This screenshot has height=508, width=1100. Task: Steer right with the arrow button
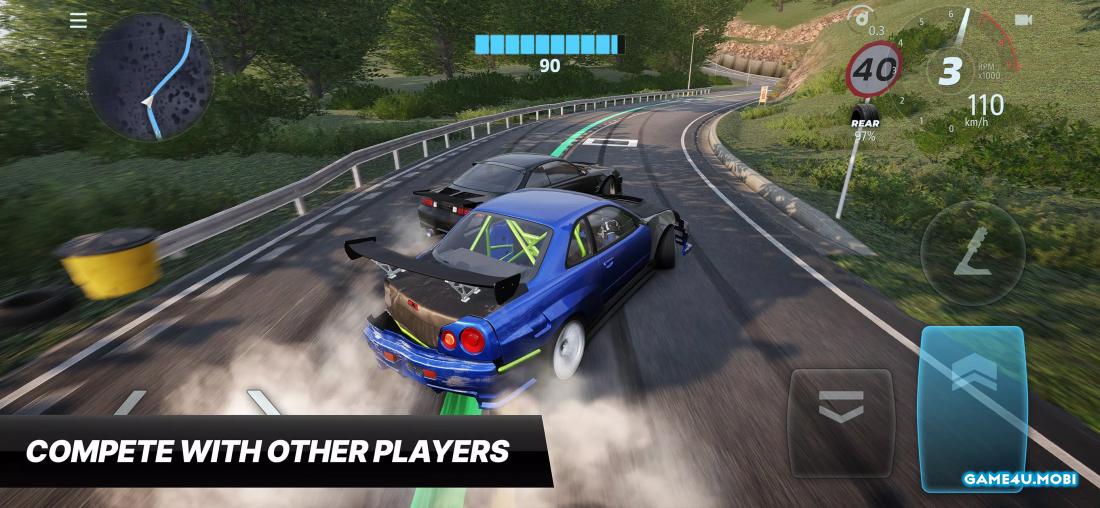[x=264, y=403]
